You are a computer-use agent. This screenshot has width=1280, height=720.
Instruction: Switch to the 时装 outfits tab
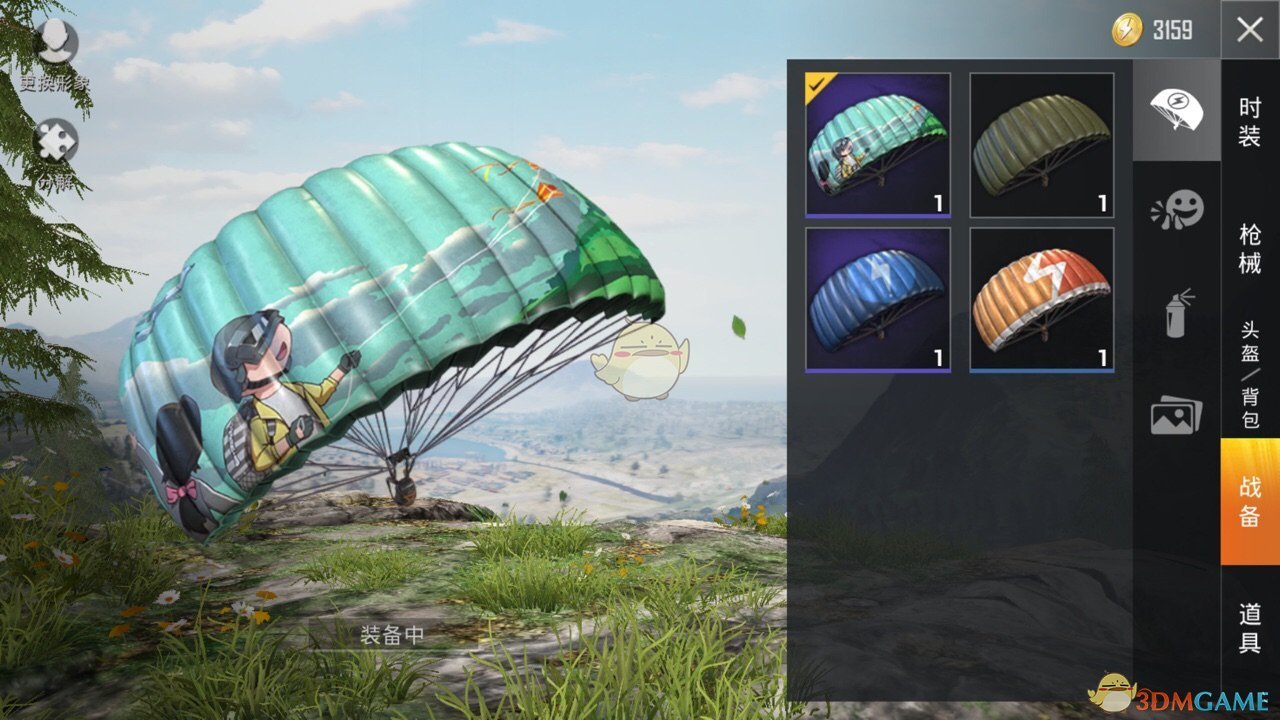1250,122
